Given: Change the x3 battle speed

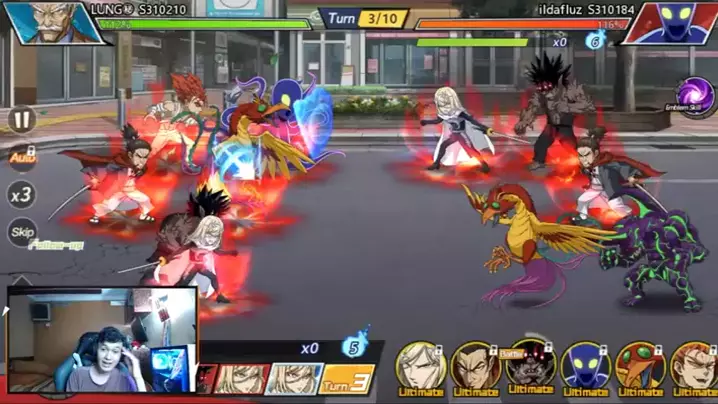Looking at the screenshot, I should click(x=21, y=195).
